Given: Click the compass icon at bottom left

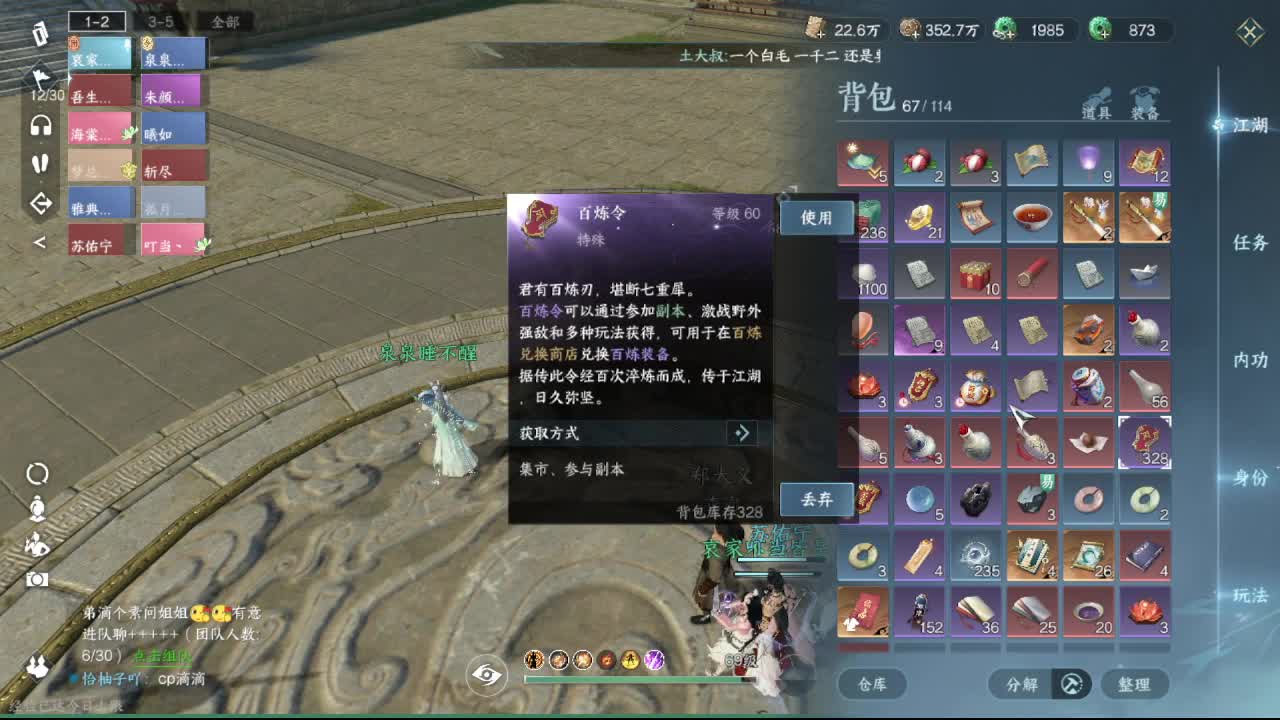Looking at the screenshot, I should 37,475.
